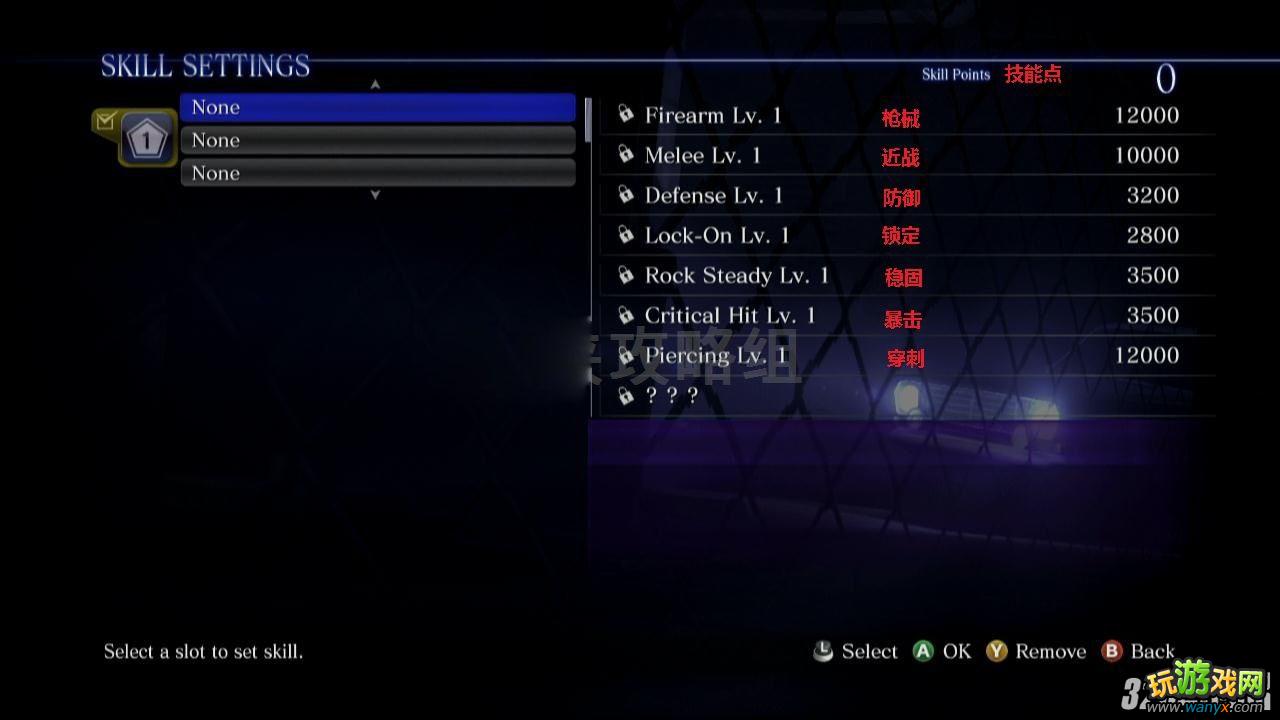This screenshot has height=720, width=1280.
Task: Click the left stick icon beside Select
Action: [x=822, y=651]
